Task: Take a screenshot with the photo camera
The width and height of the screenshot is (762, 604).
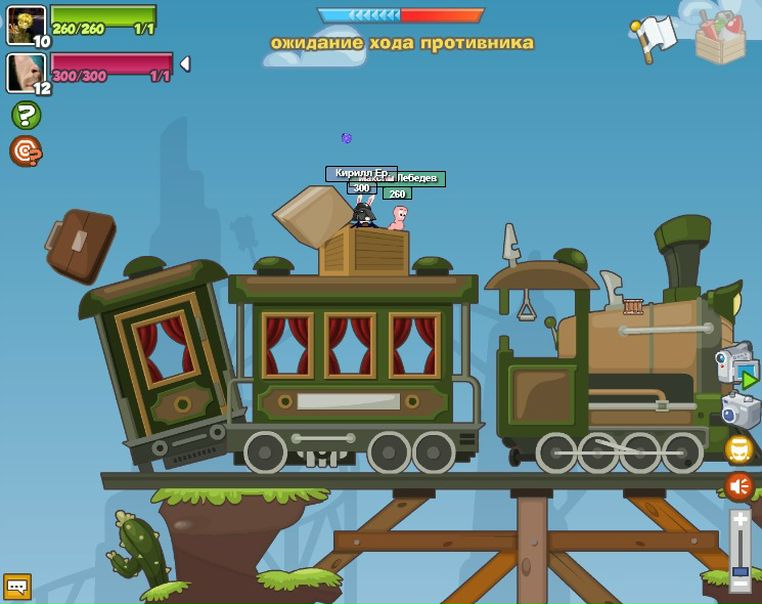Action: coord(740,410)
